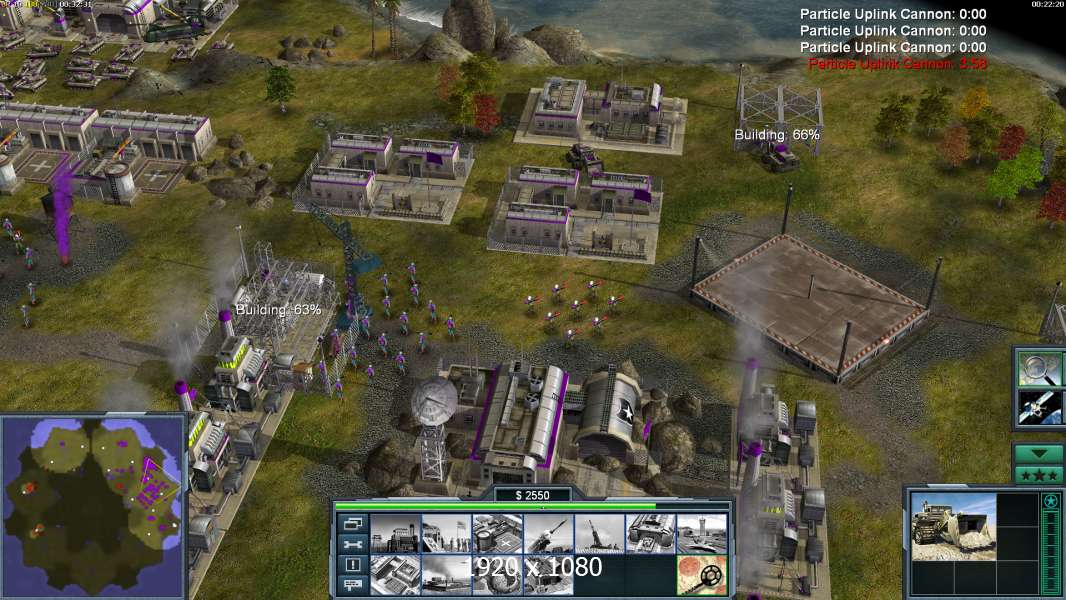Open the three-star General's Powers menu
Viewport: 1066px width, 600px height.
(x=1039, y=475)
